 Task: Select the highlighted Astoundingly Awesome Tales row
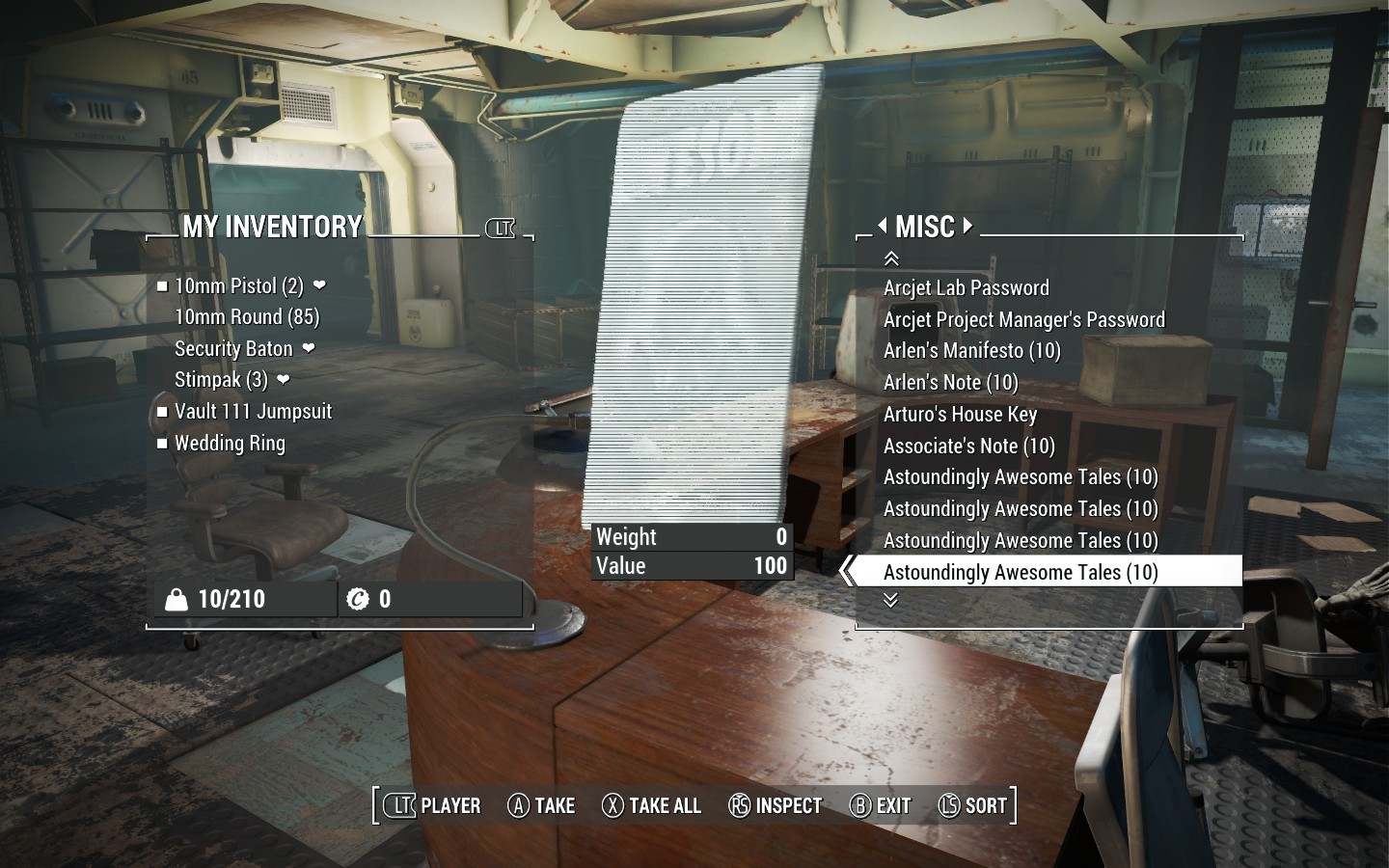tap(1021, 573)
